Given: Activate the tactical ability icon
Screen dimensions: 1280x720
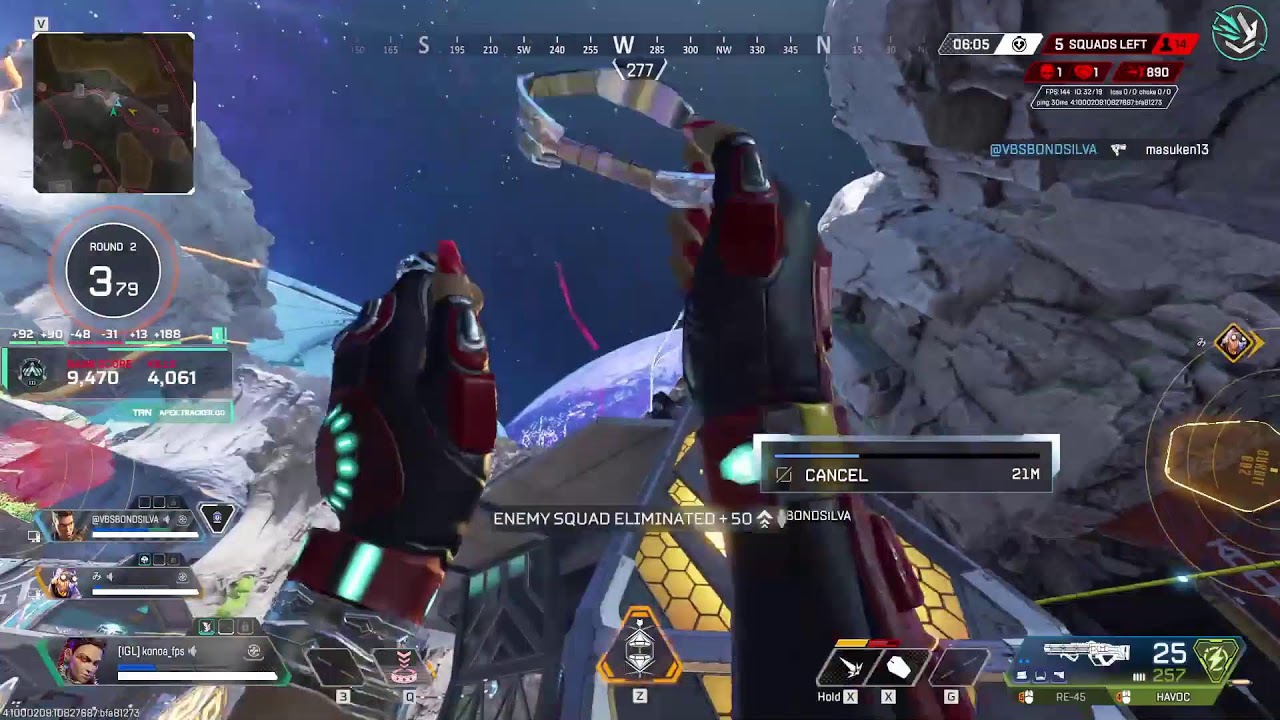Looking at the screenshot, I should point(405,664).
